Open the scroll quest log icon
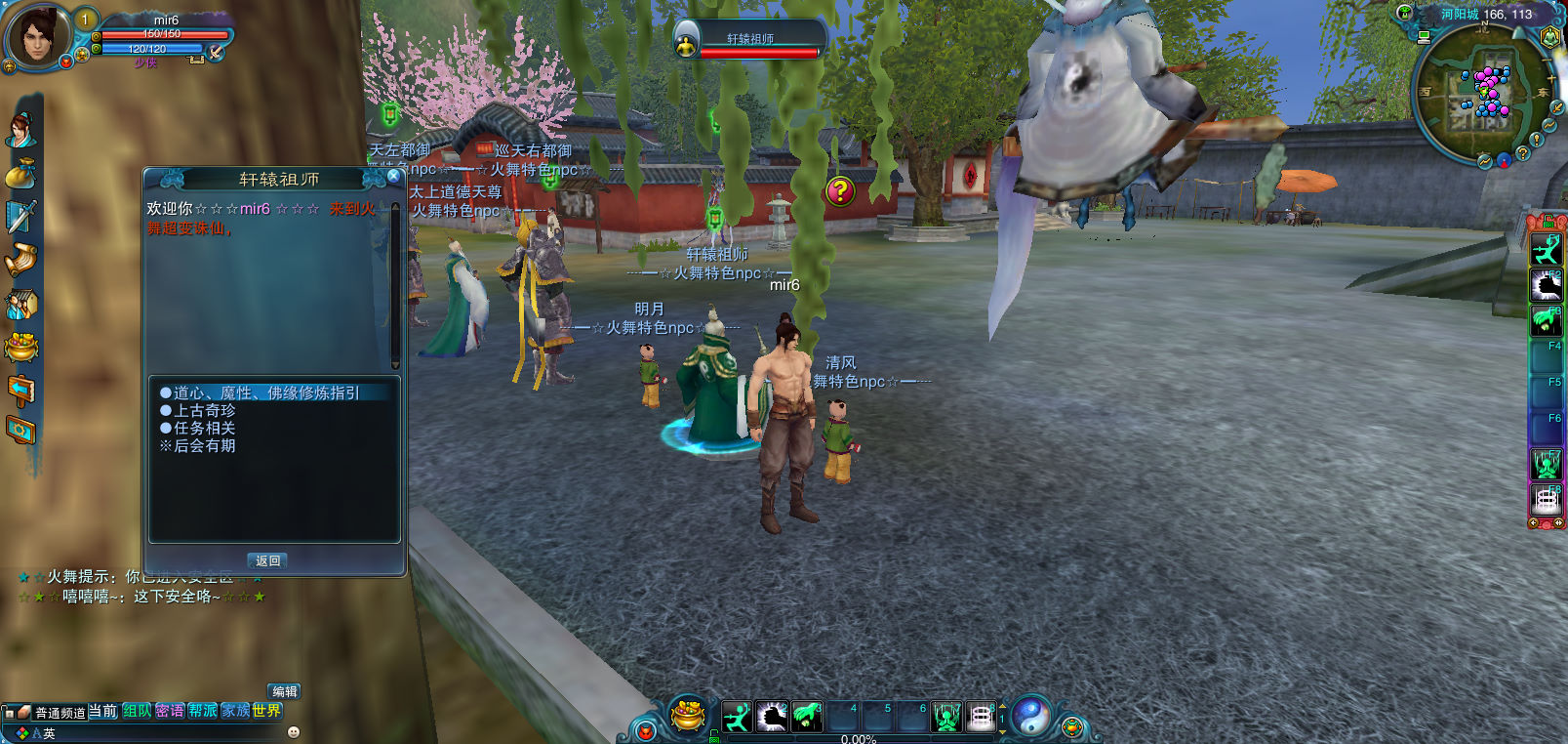 (x=20, y=260)
